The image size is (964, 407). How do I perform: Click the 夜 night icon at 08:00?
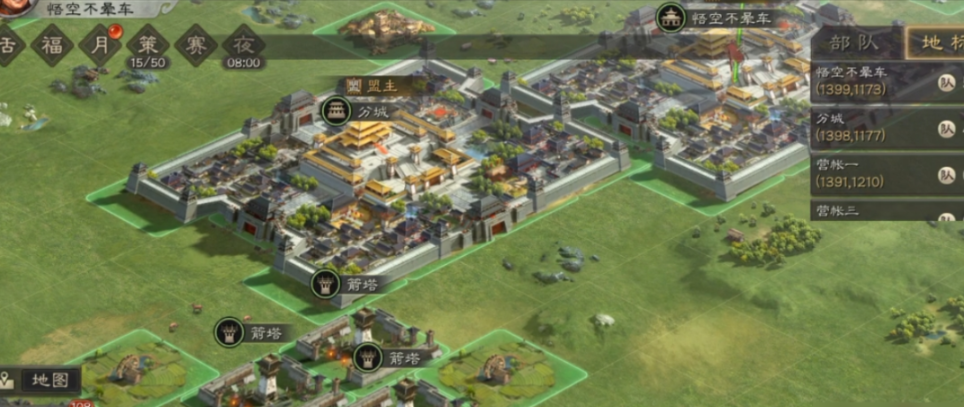coord(243,45)
